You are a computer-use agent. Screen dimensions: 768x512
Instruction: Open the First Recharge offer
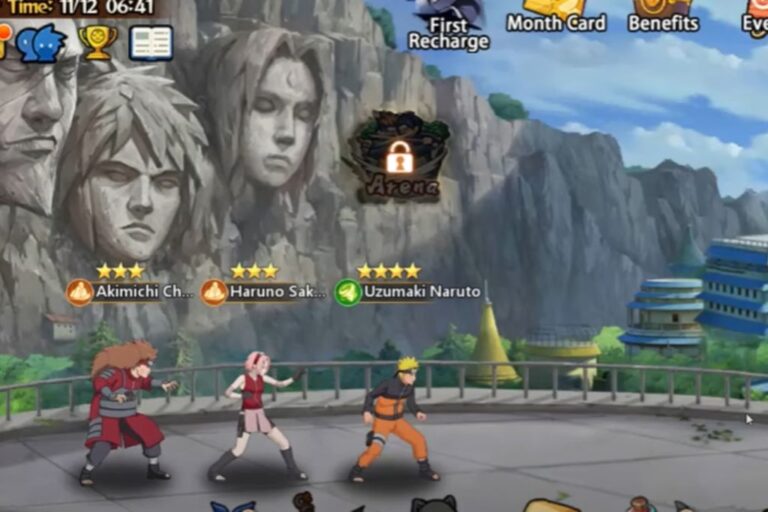[x=448, y=26]
